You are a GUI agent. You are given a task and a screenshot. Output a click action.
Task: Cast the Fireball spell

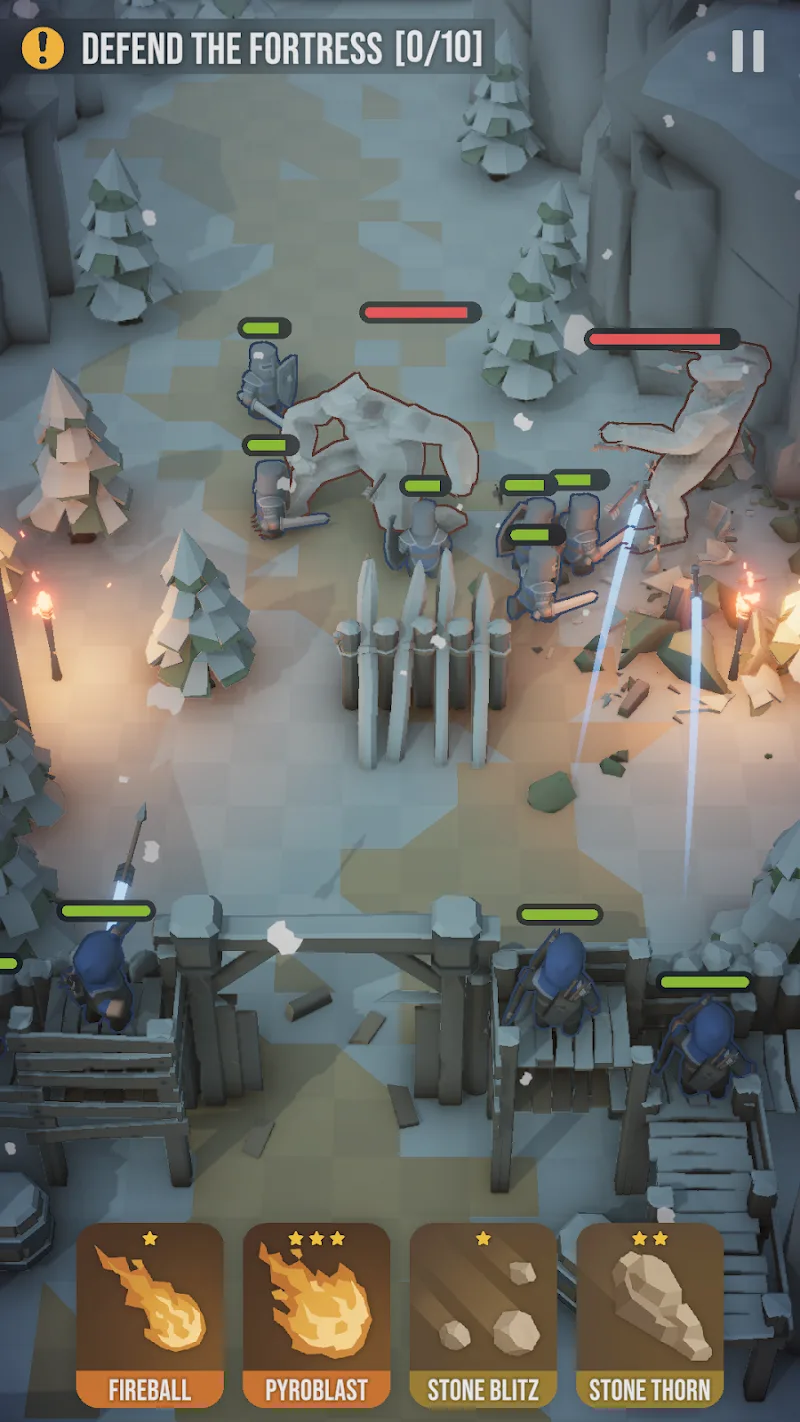(x=150, y=1313)
